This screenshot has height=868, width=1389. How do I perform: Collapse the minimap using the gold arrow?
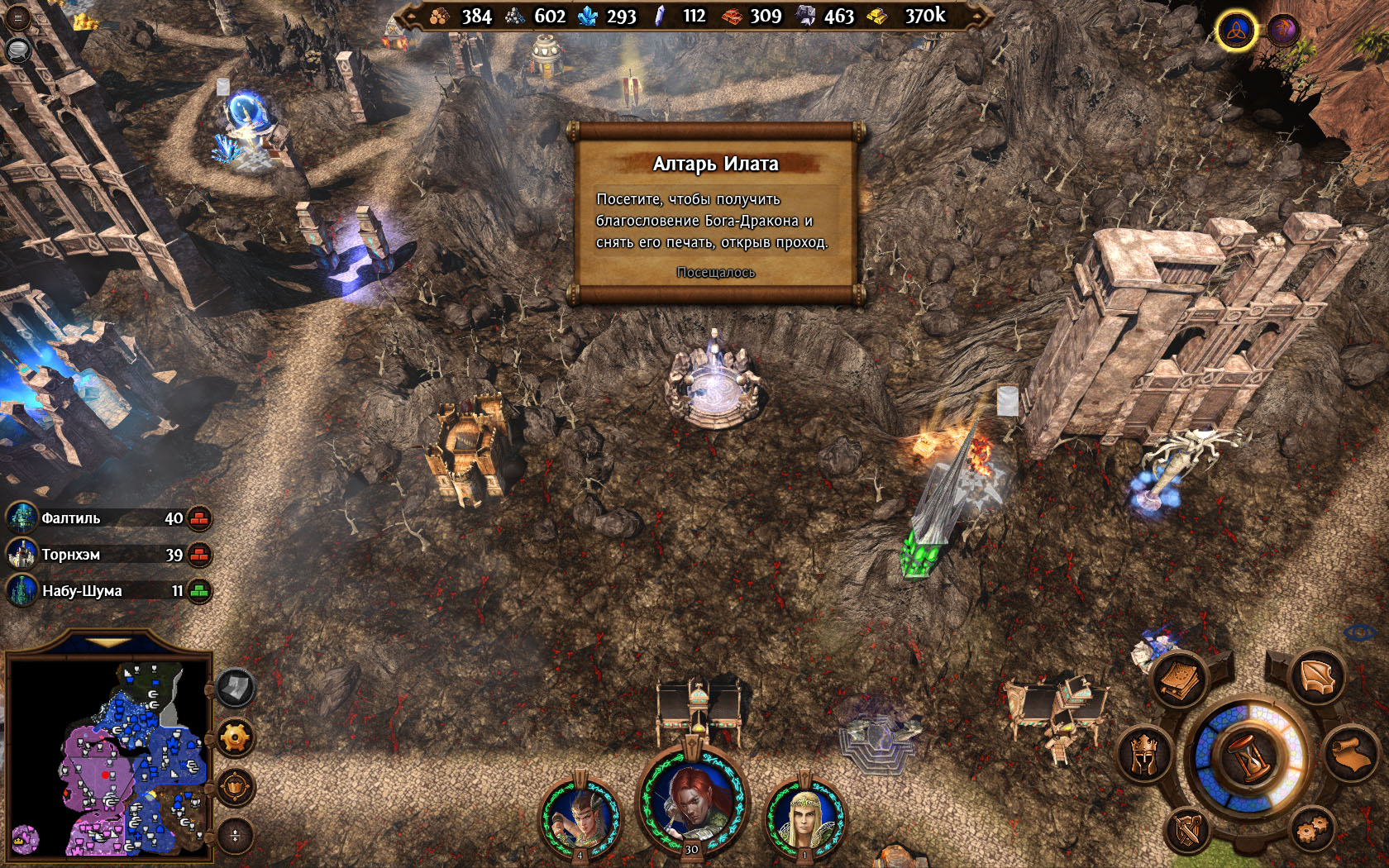click(107, 642)
